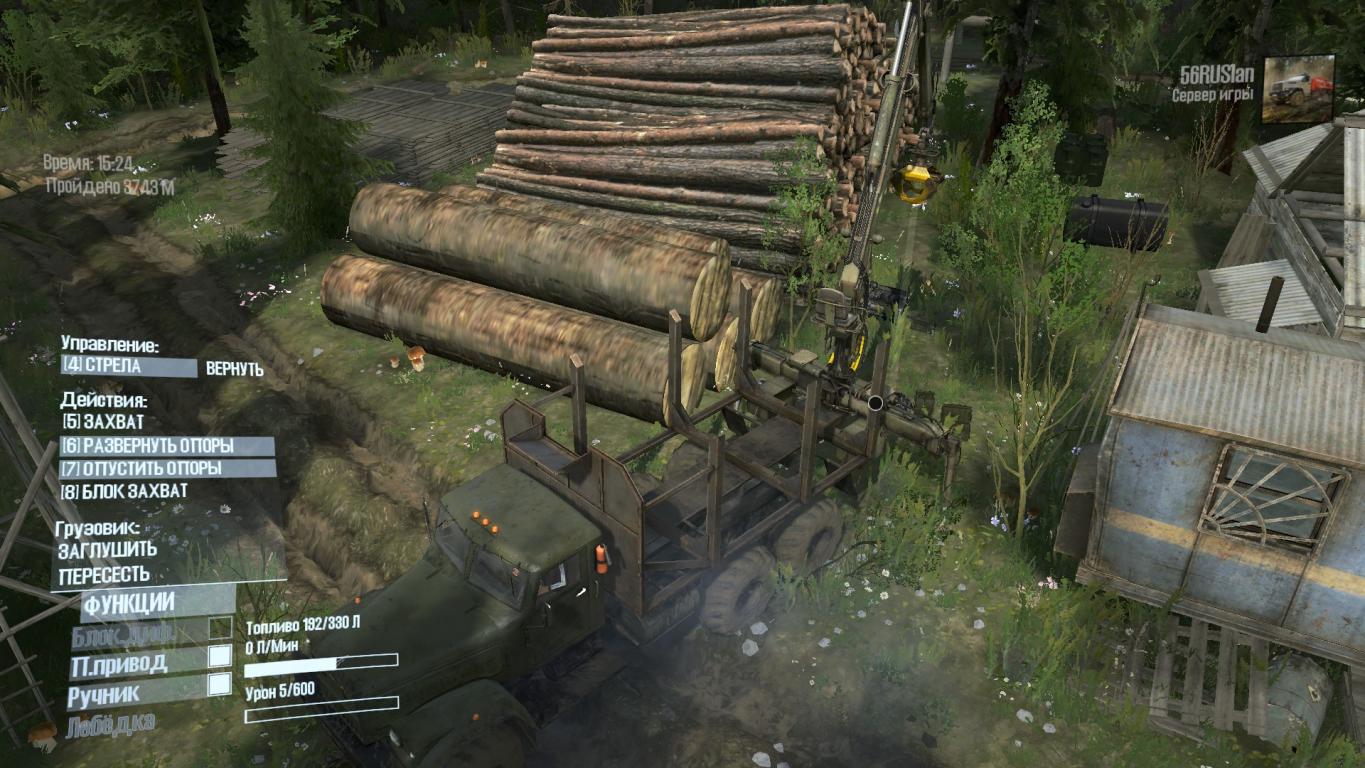
Task: Choose ПЕРЕСЕСТЬ to switch vehicle
Action: coord(103,575)
